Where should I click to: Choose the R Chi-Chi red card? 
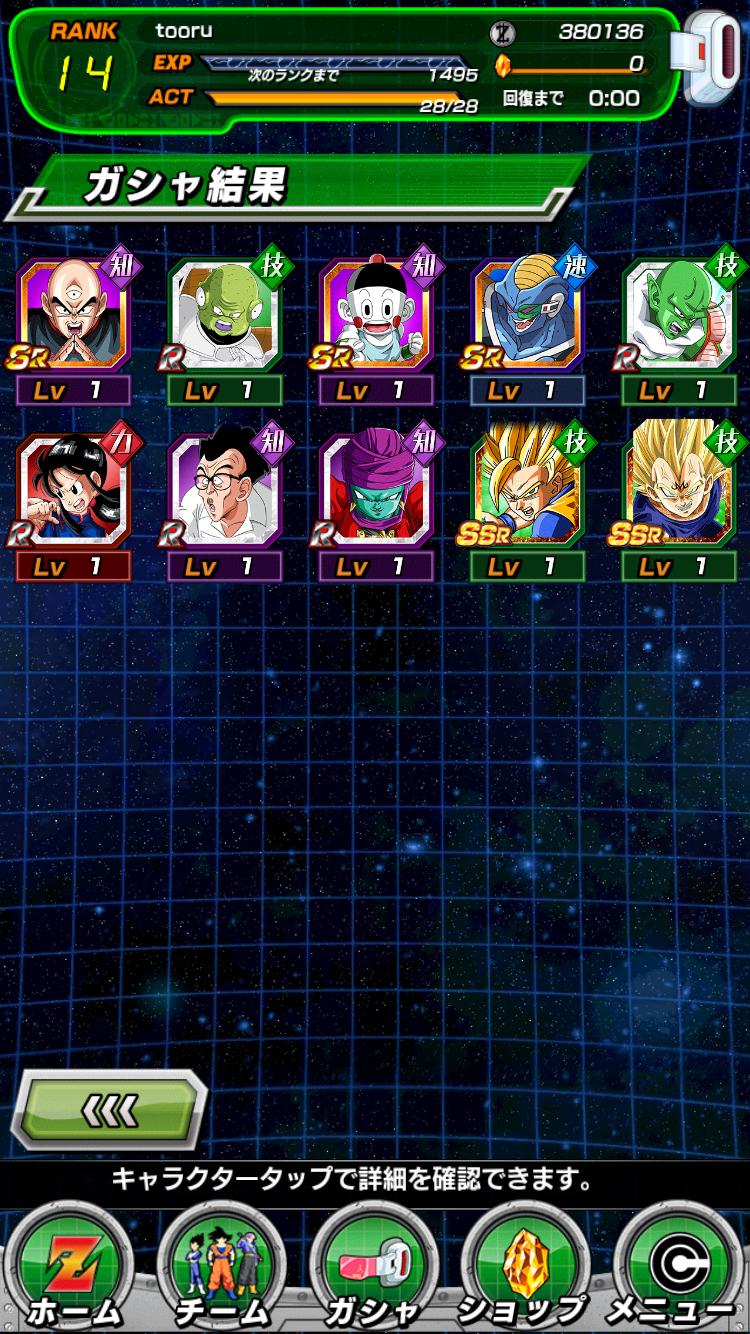[x=74, y=490]
